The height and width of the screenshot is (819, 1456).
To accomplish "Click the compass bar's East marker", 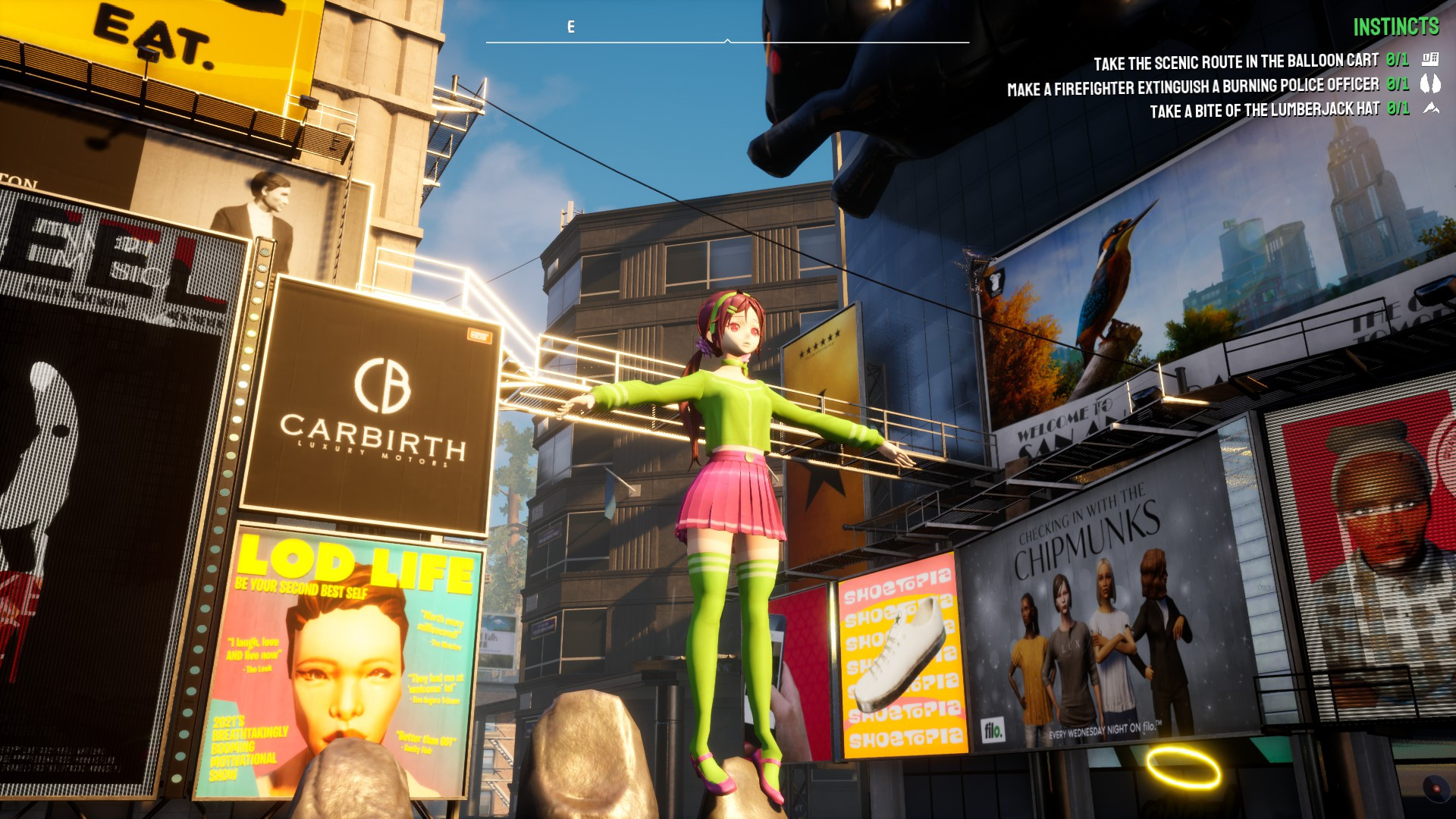I will click(x=571, y=27).
